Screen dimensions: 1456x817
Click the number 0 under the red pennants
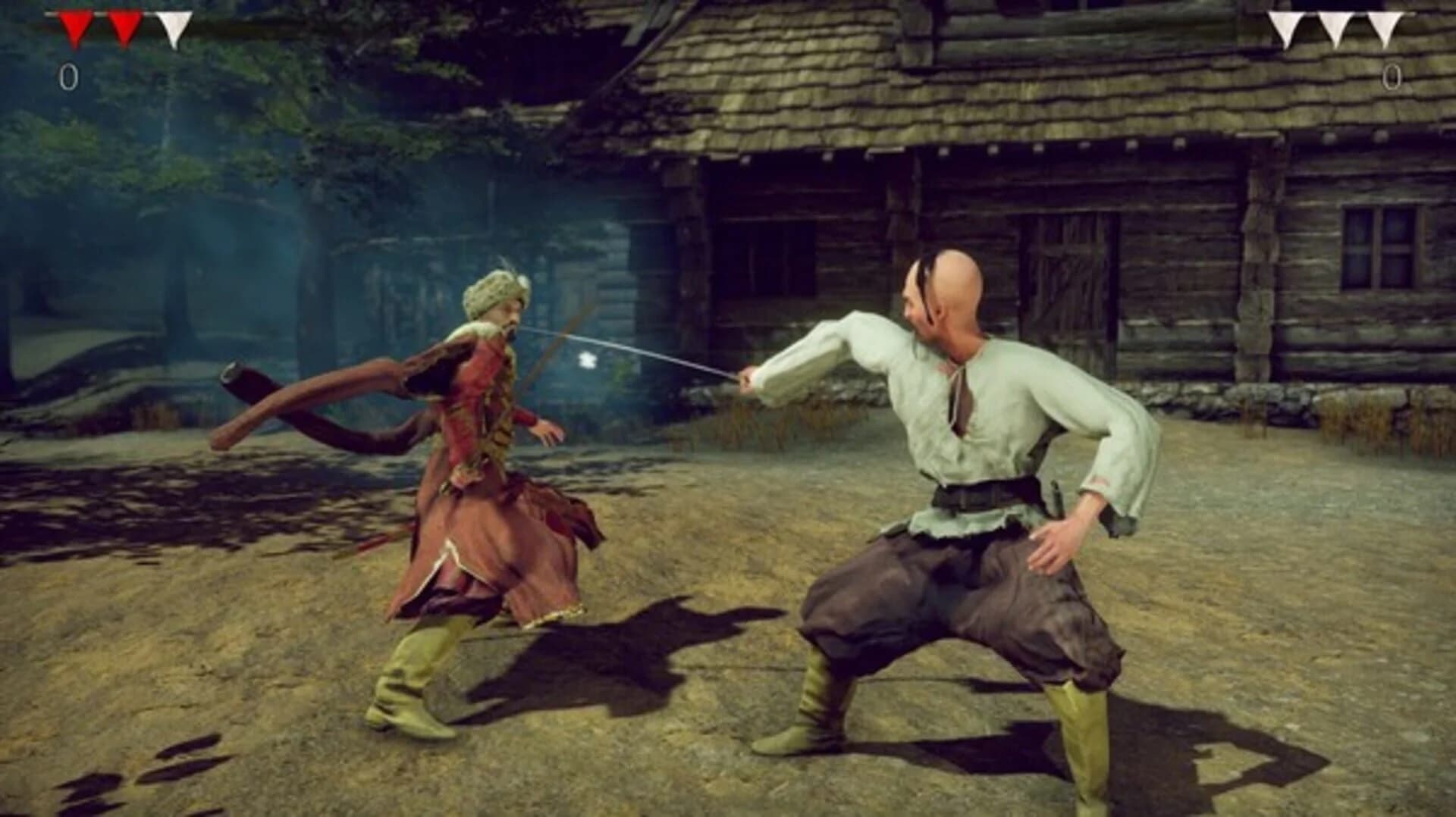(x=68, y=76)
